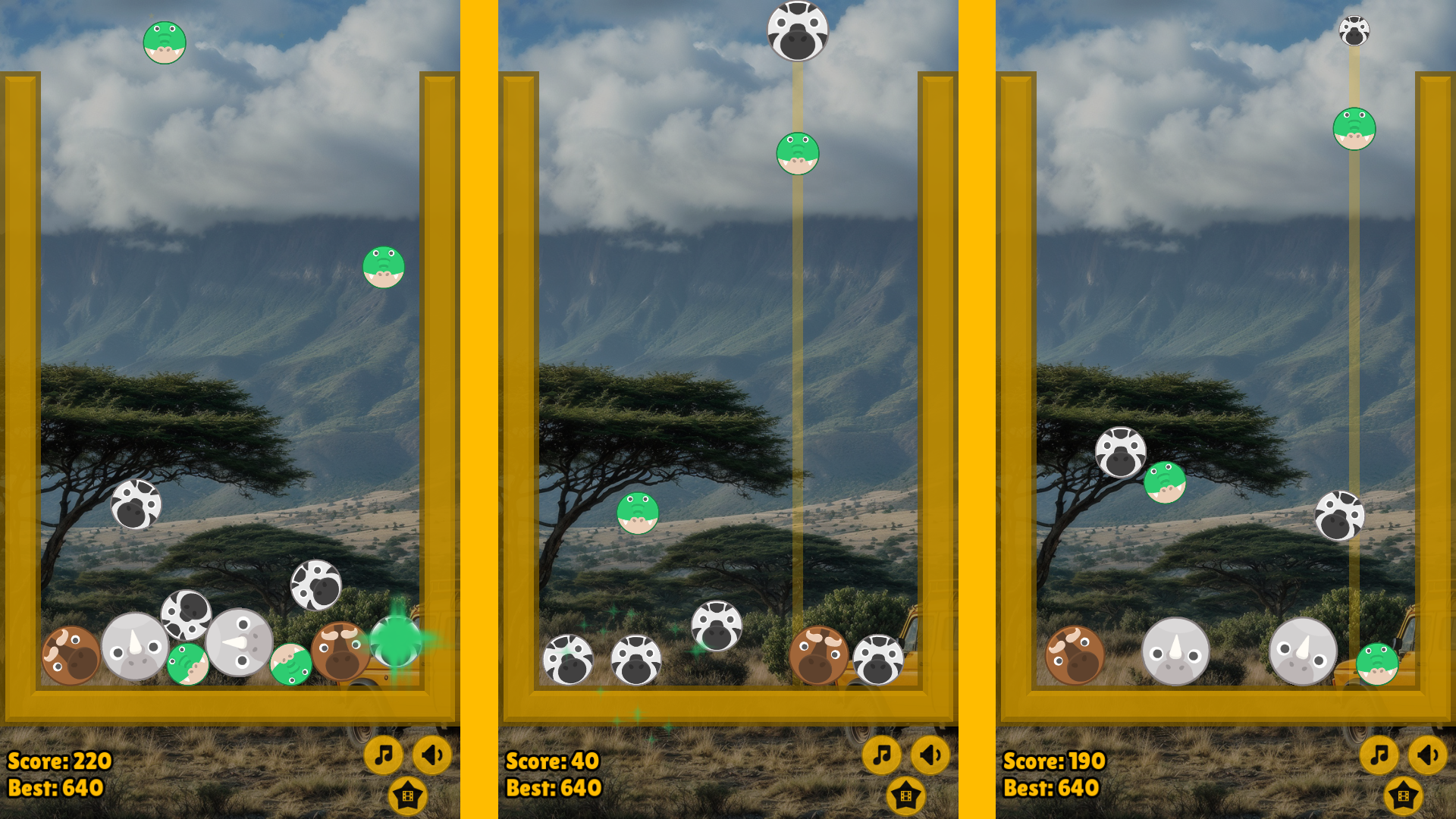Image resolution: width=1456 pixels, height=819 pixels.
Task: Toggle the speaker icon in middle panel
Action: coord(930,755)
